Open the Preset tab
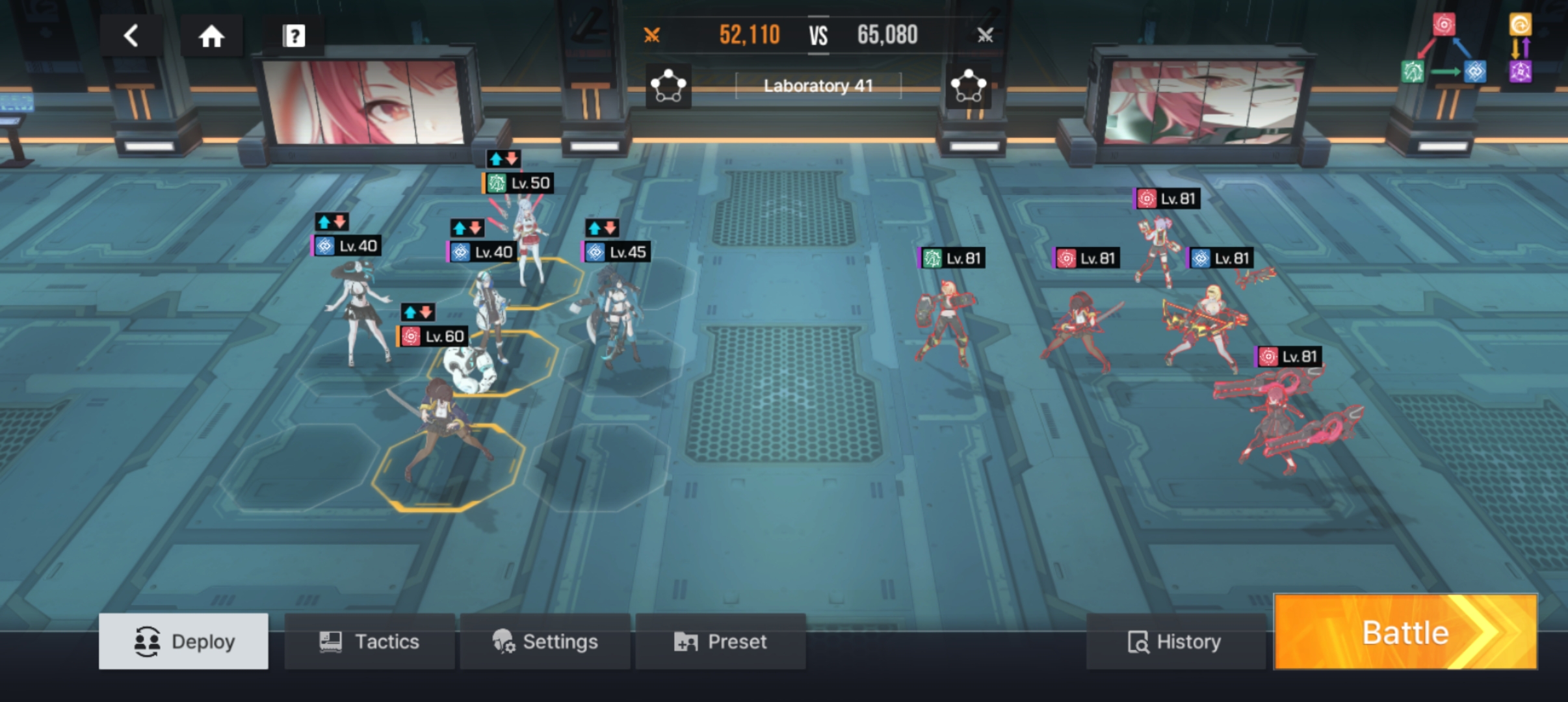1568x702 pixels. pos(720,642)
